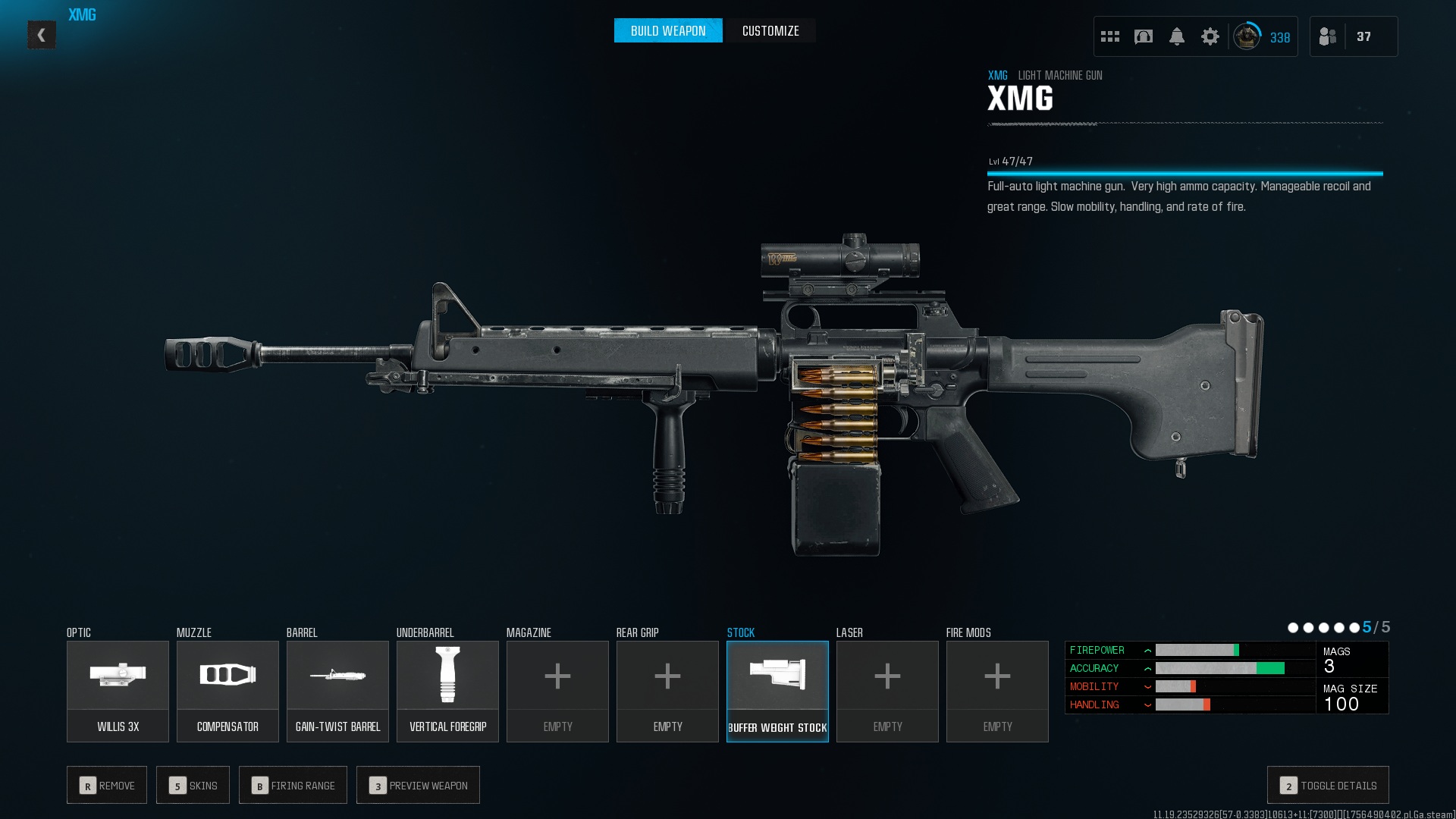This screenshot has width=1456, height=819.
Task: Open settings gear icon
Action: click(1210, 36)
